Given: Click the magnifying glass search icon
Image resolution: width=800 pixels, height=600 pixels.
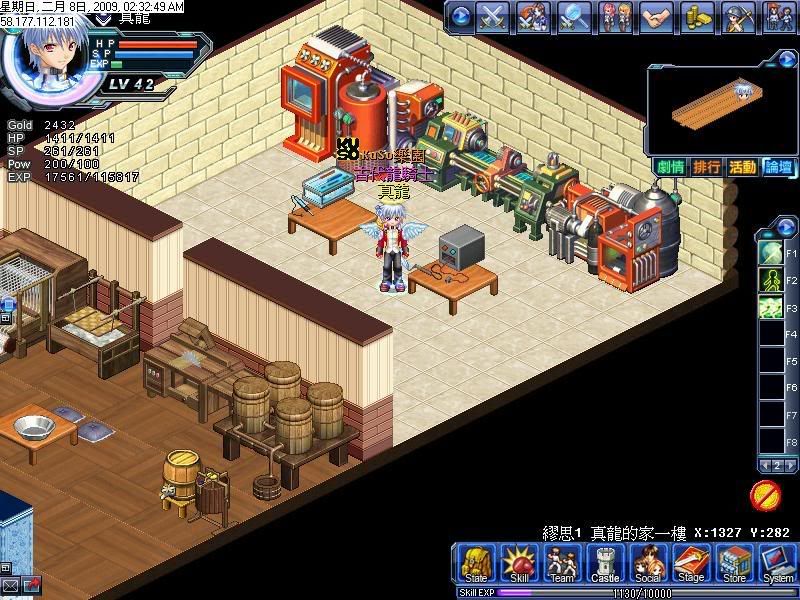Looking at the screenshot, I should (574, 16).
